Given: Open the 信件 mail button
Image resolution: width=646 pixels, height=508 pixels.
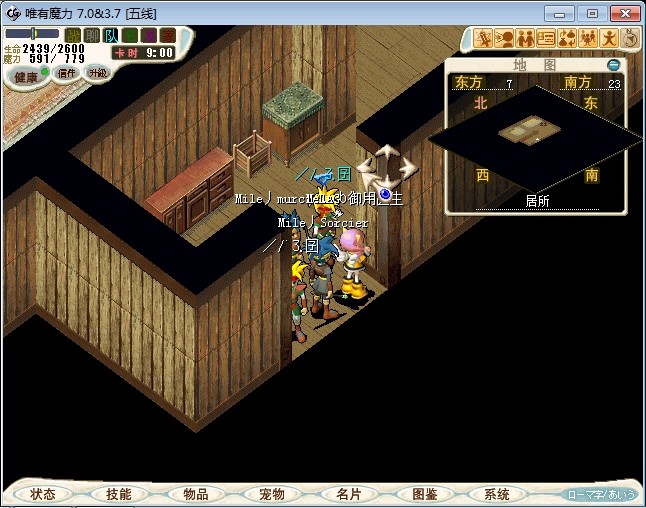Looking at the screenshot, I should click(x=67, y=73).
